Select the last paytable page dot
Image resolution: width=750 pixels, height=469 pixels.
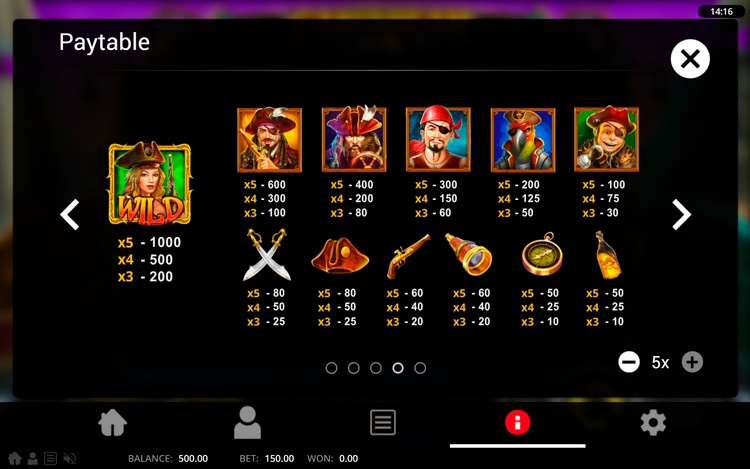(x=420, y=368)
